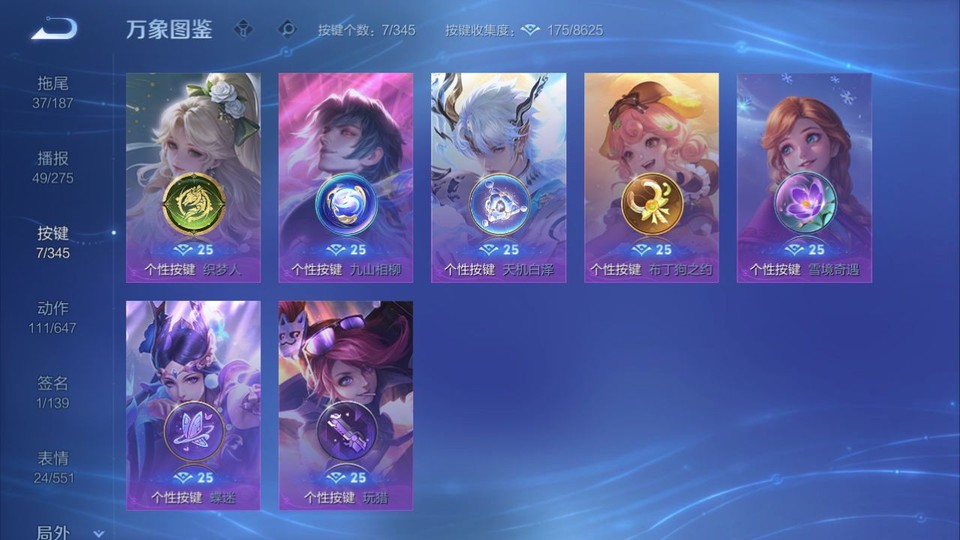This screenshot has height=540, width=960.
Task: Select the 蝶迷 butterfly button skin card
Action: [193, 405]
